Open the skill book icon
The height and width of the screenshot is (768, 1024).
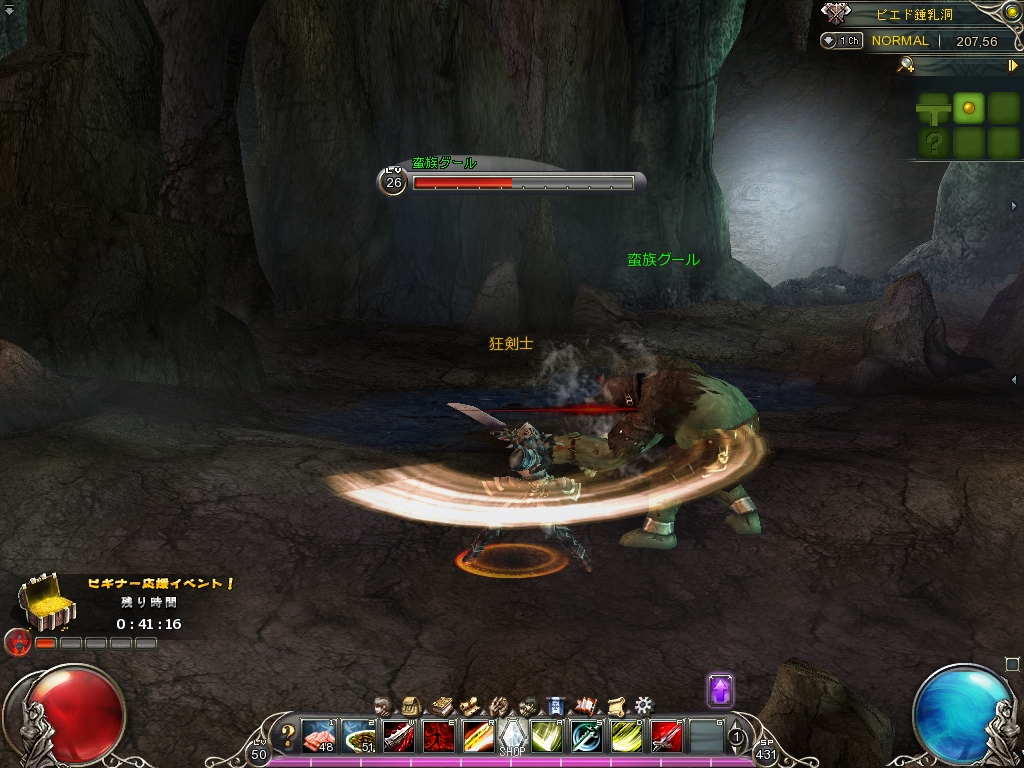point(441,705)
